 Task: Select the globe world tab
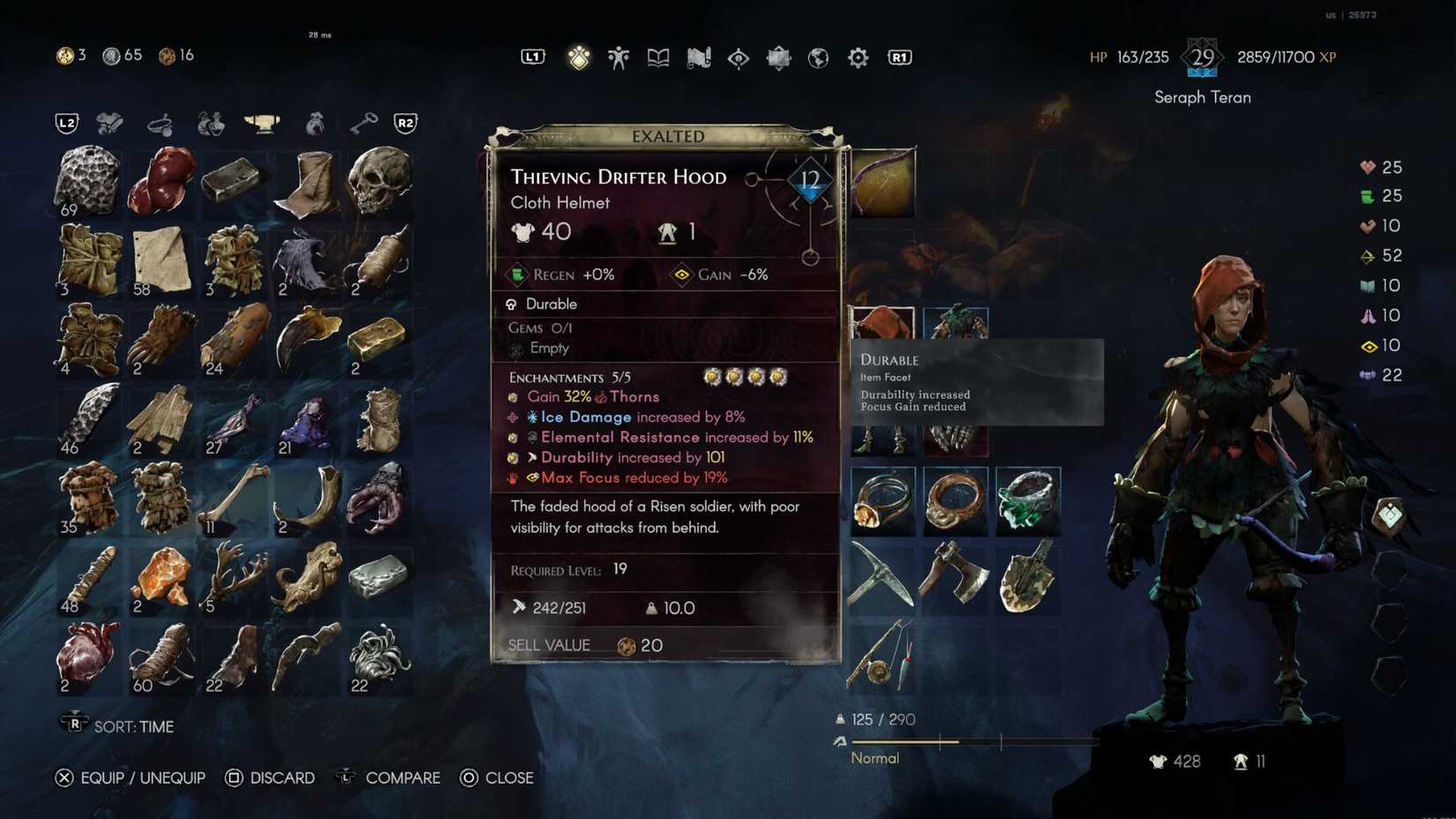(818, 58)
